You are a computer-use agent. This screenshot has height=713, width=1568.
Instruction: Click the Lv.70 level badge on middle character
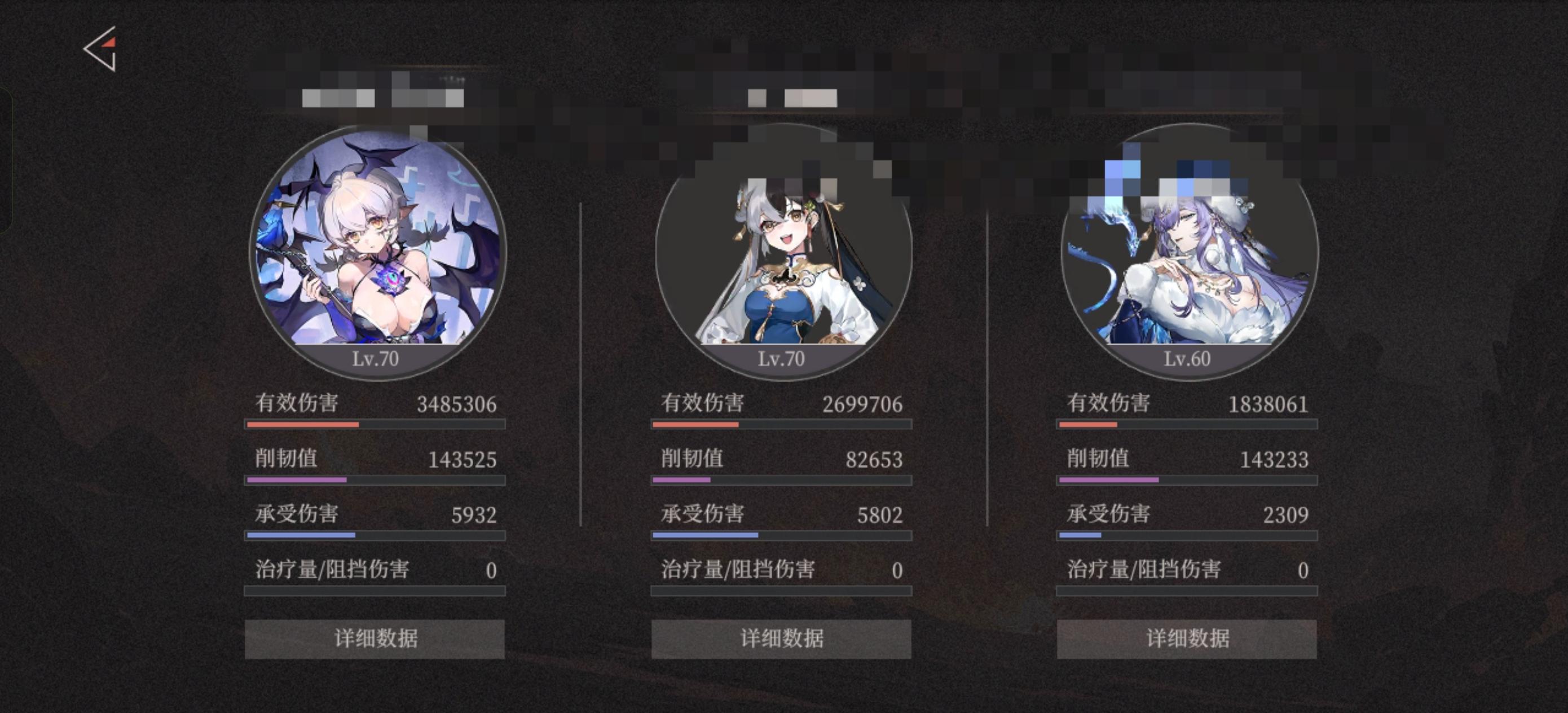tap(782, 359)
